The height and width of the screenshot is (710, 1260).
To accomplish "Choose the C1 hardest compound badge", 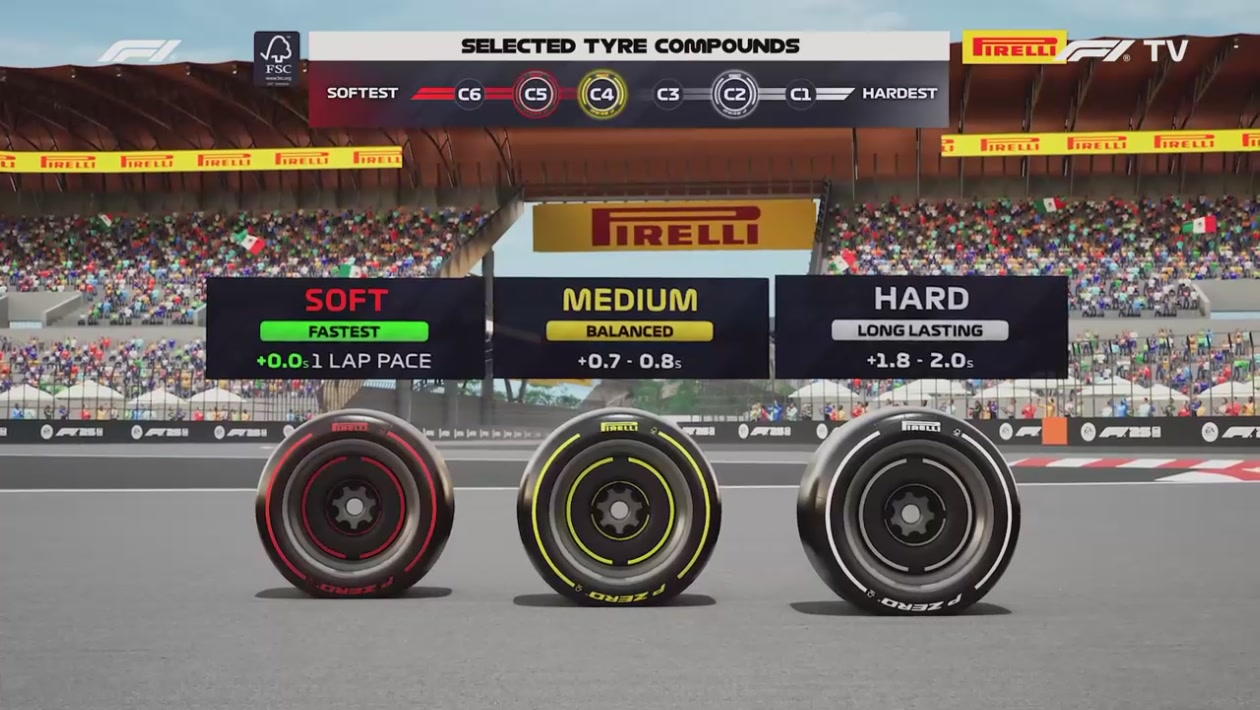I will pyautogui.click(x=800, y=94).
